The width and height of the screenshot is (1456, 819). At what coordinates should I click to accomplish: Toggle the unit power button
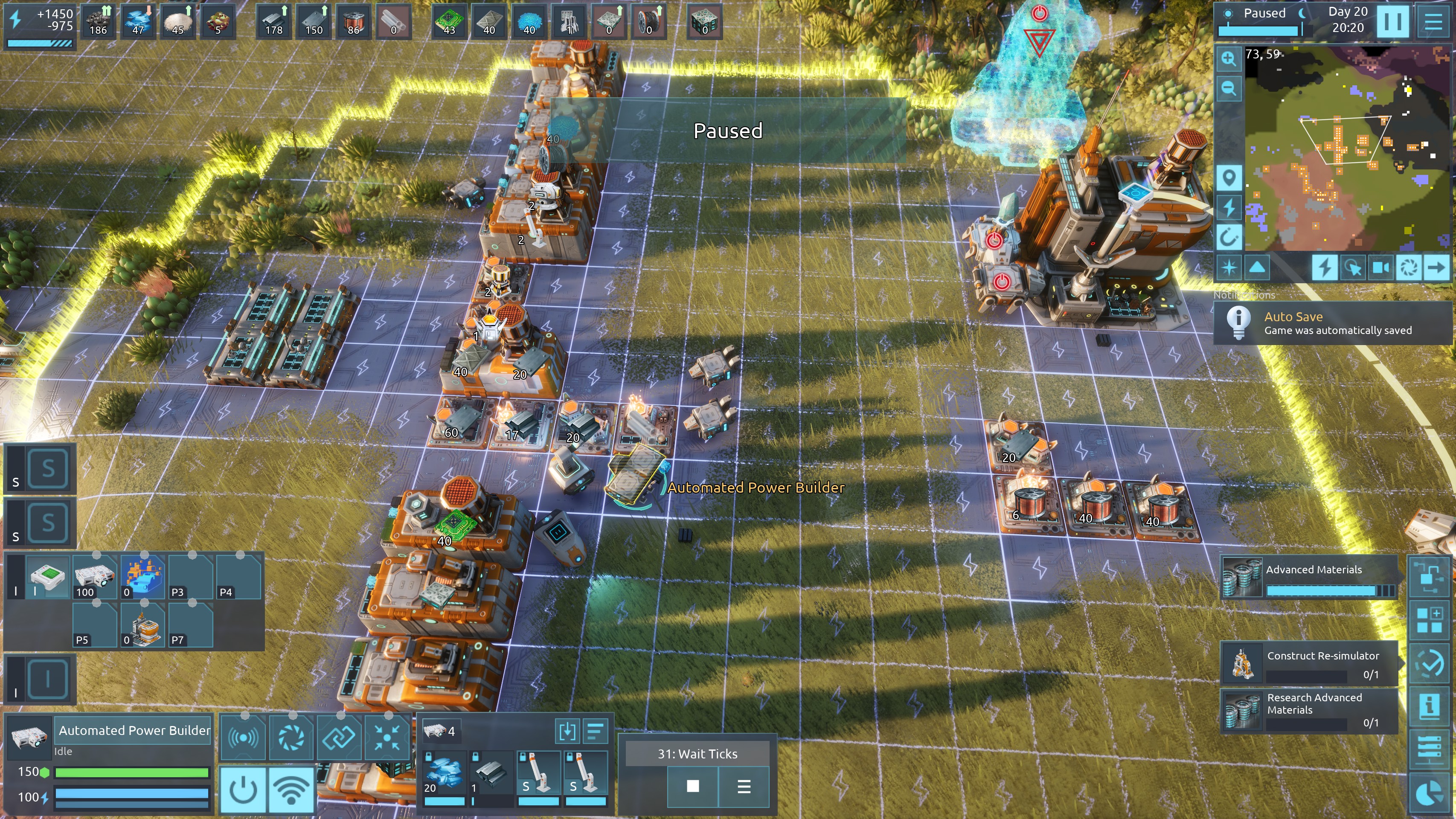[244, 790]
